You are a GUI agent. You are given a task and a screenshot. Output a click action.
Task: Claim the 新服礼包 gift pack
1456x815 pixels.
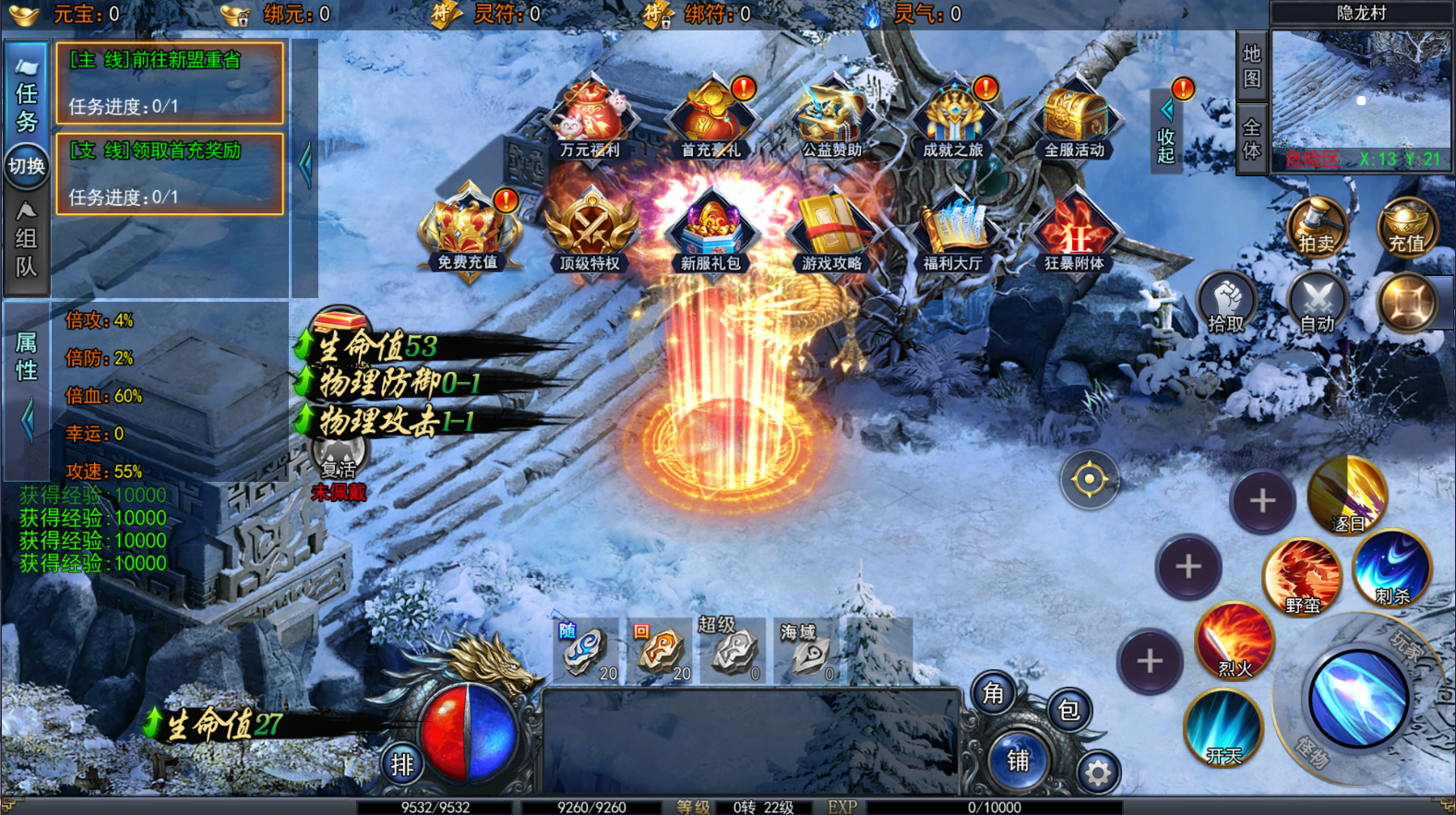pos(710,232)
